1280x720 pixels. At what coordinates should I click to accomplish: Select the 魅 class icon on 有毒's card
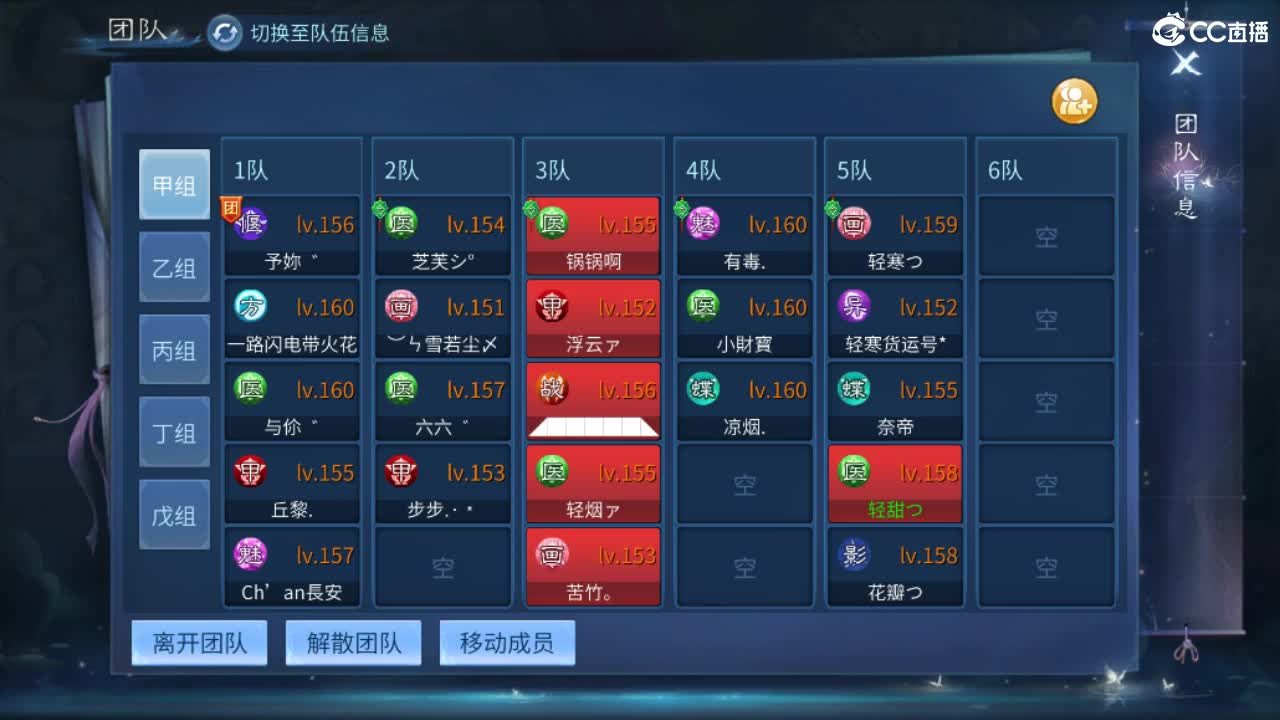(702, 223)
